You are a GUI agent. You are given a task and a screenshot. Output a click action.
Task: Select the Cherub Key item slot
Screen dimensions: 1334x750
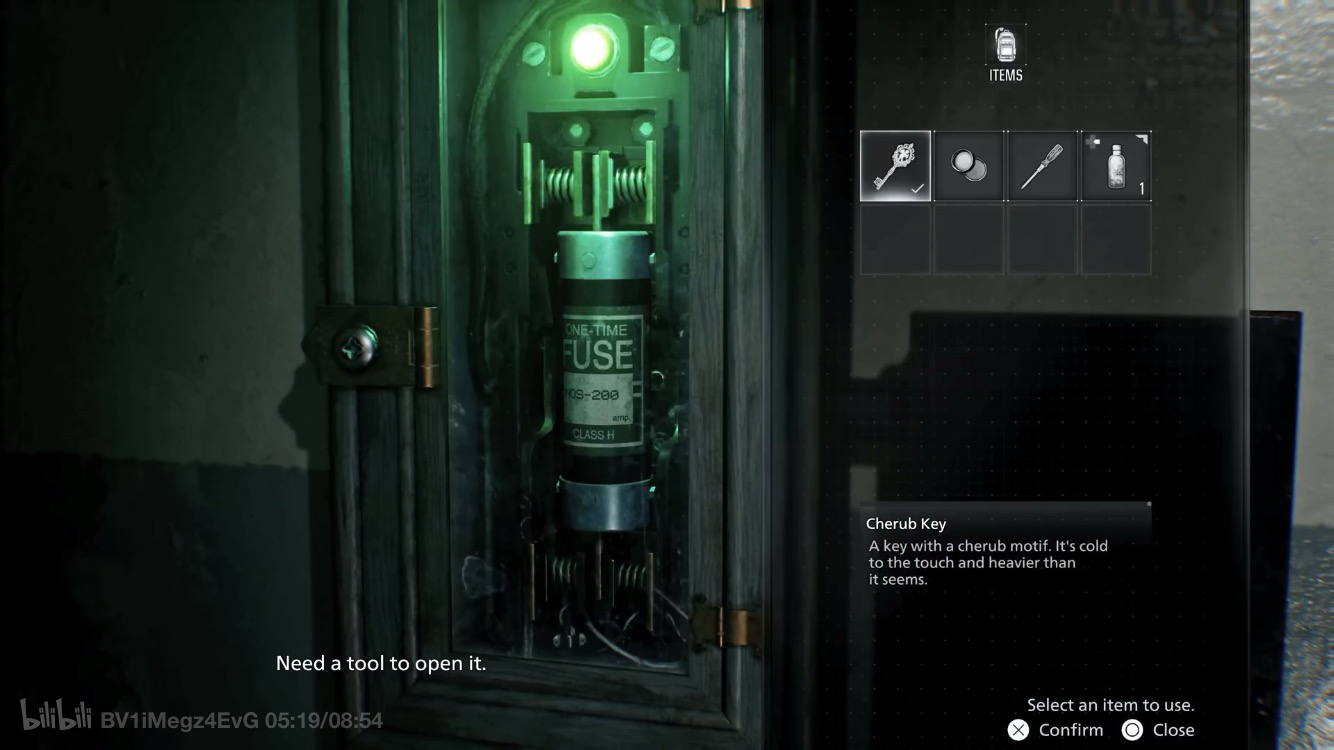point(895,166)
